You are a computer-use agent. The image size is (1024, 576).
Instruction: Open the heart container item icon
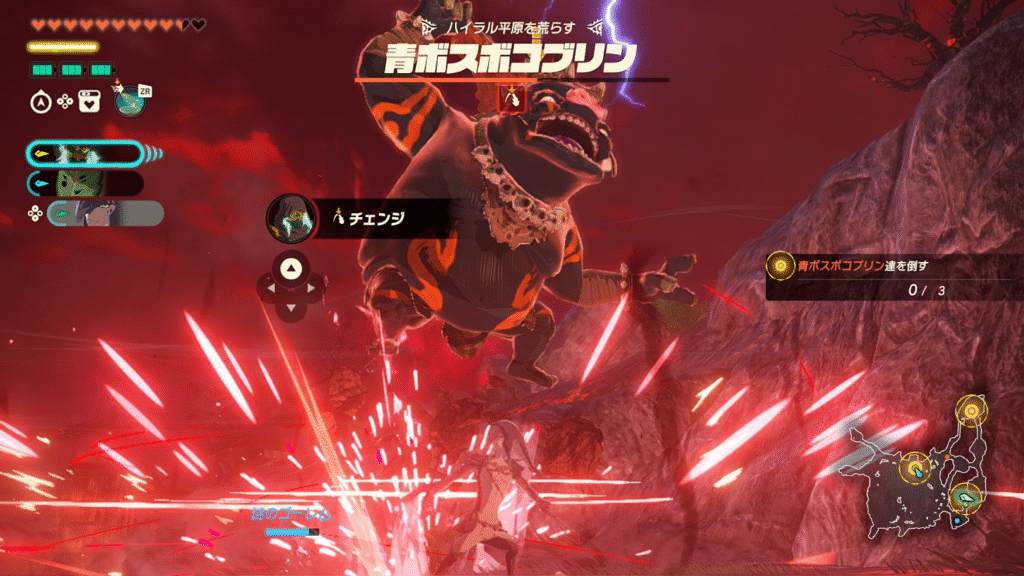pyautogui.click(x=90, y=100)
